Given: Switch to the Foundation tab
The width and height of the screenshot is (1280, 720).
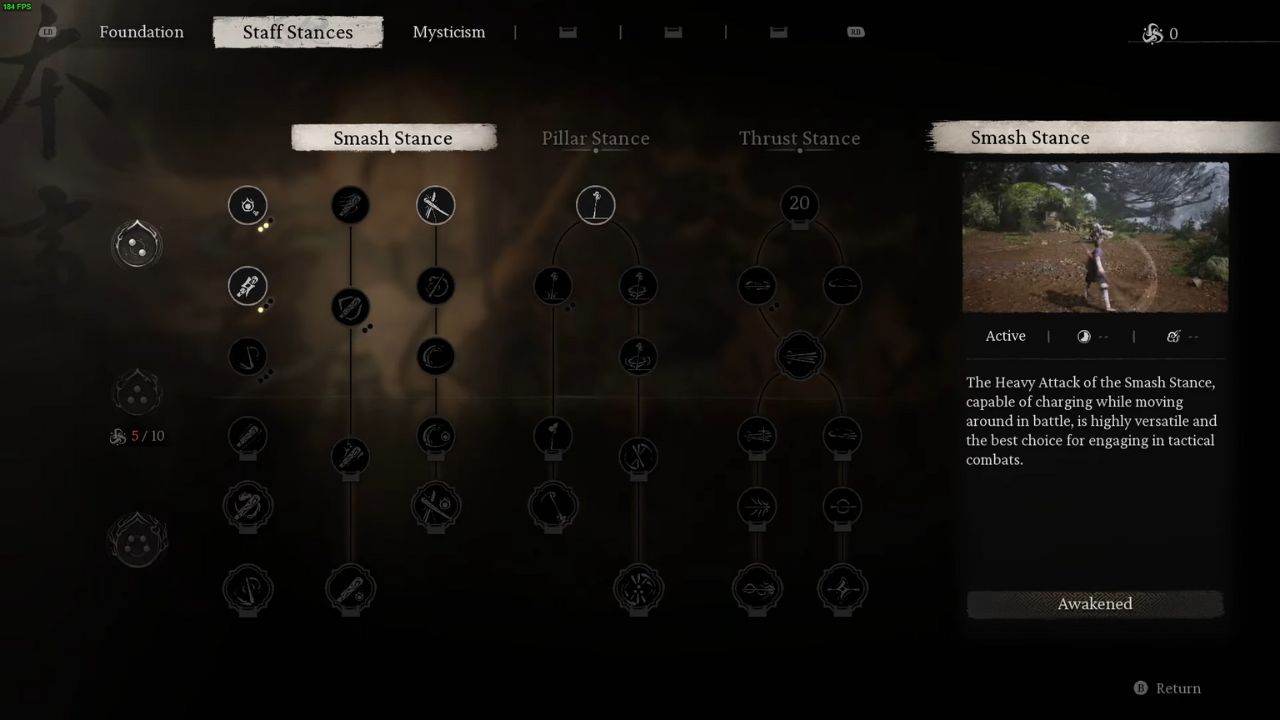Looking at the screenshot, I should [141, 32].
